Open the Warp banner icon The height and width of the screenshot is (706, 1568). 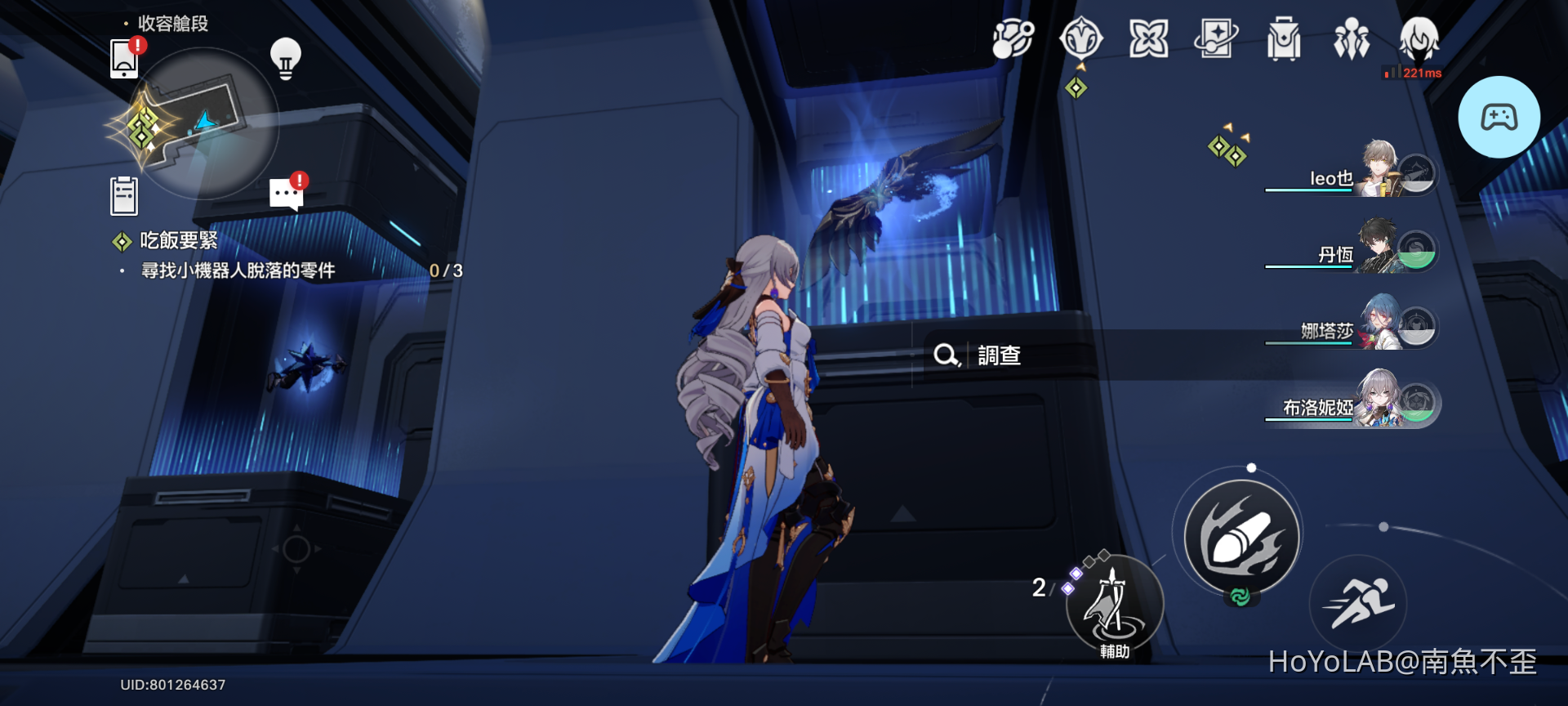1216,37
